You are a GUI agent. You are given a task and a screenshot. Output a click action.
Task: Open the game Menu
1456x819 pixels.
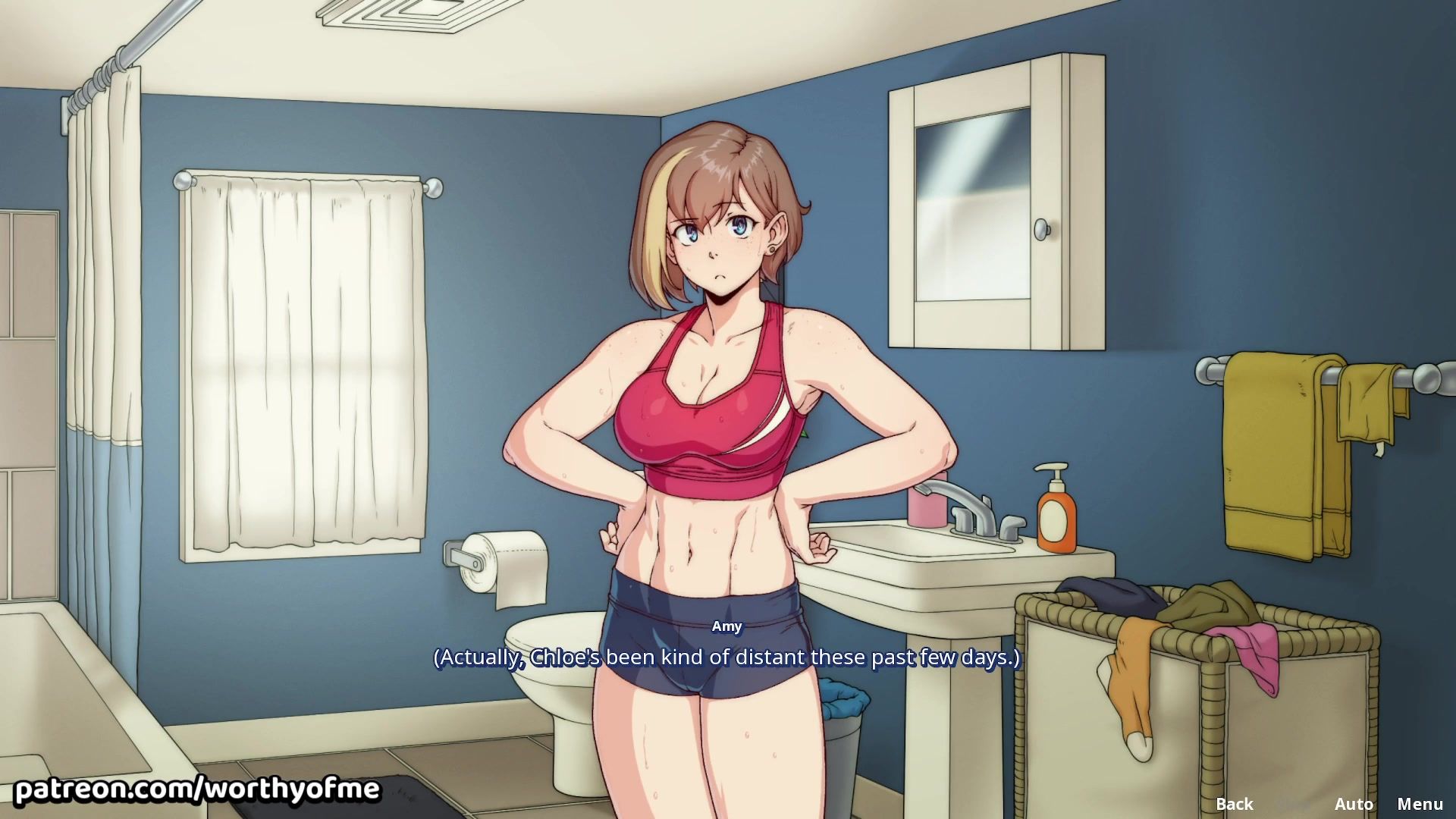pos(1420,803)
